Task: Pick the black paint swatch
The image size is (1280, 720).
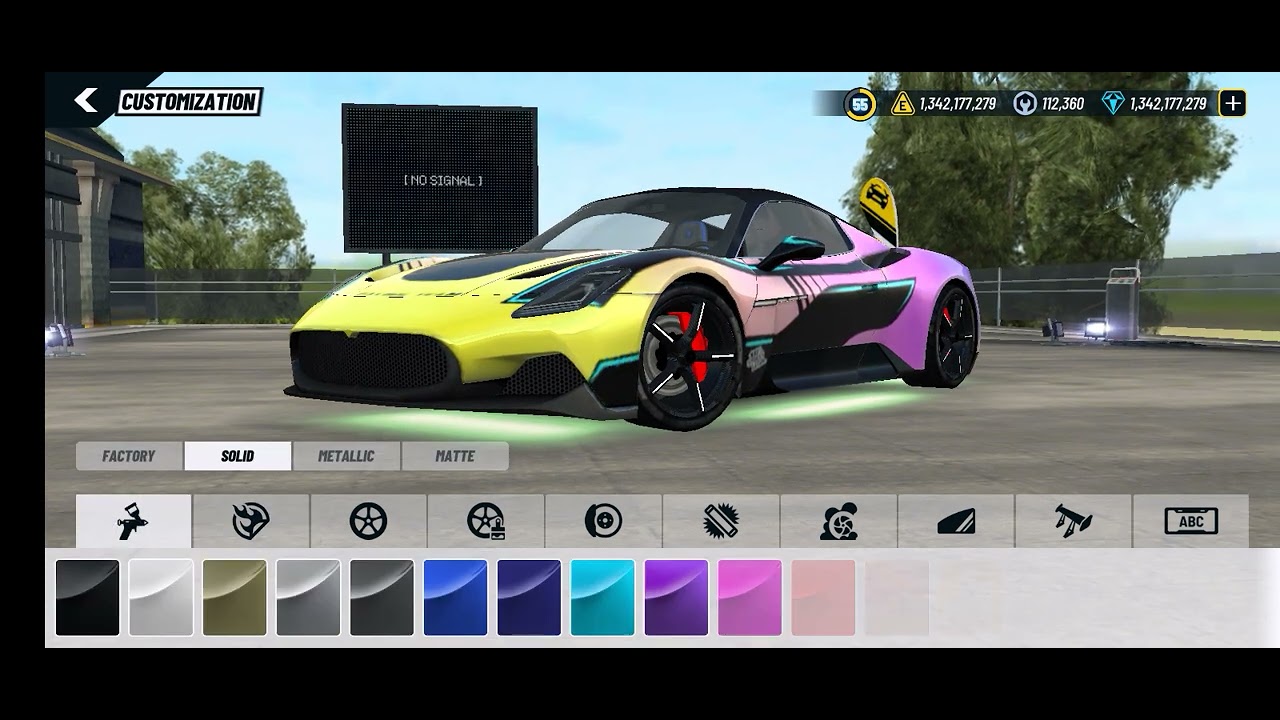Action: pos(87,598)
